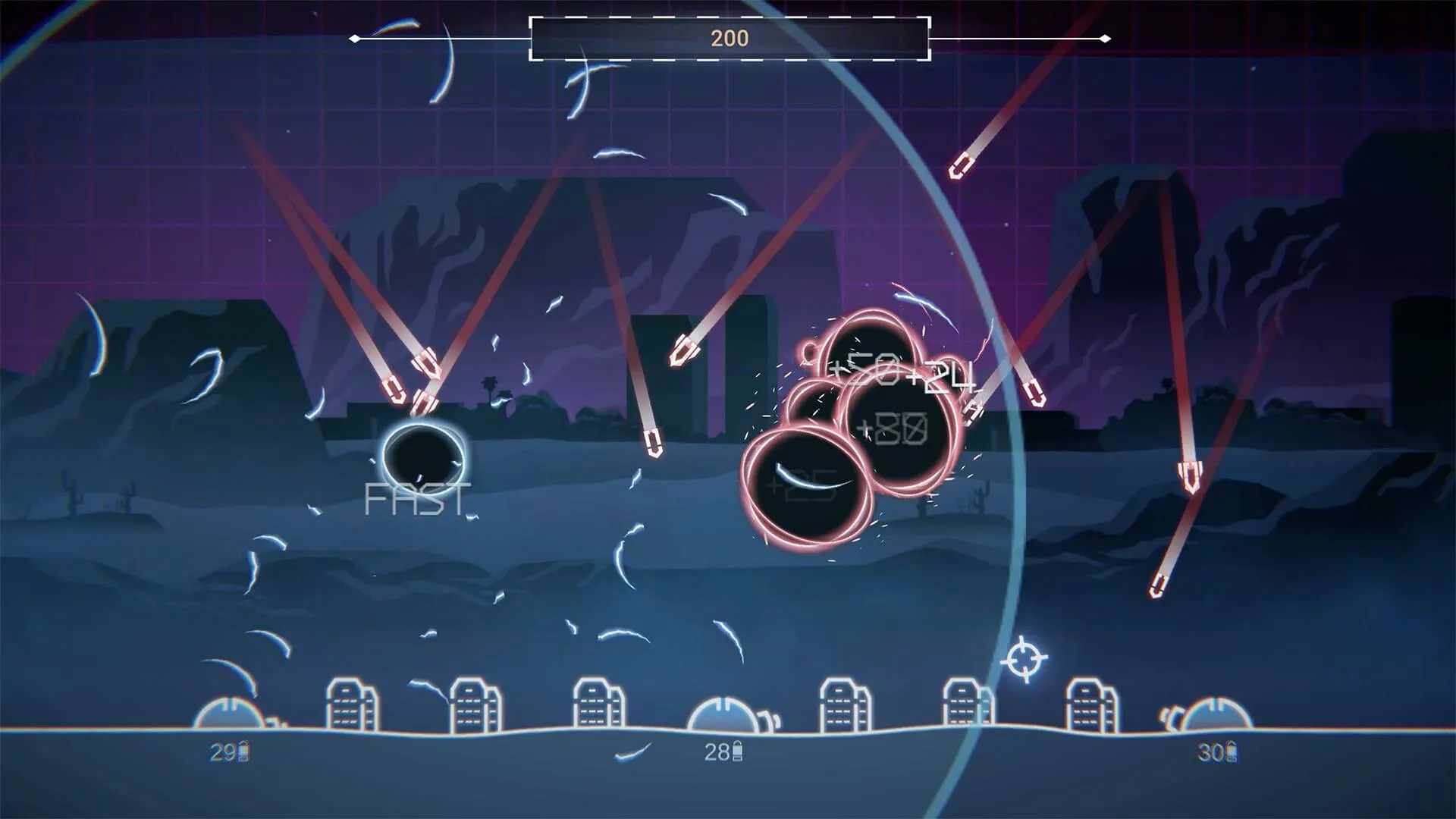The width and height of the screenshot is (1456, 819).
Task: Select the left missile turret dome
Action: [x=232, y=711]
